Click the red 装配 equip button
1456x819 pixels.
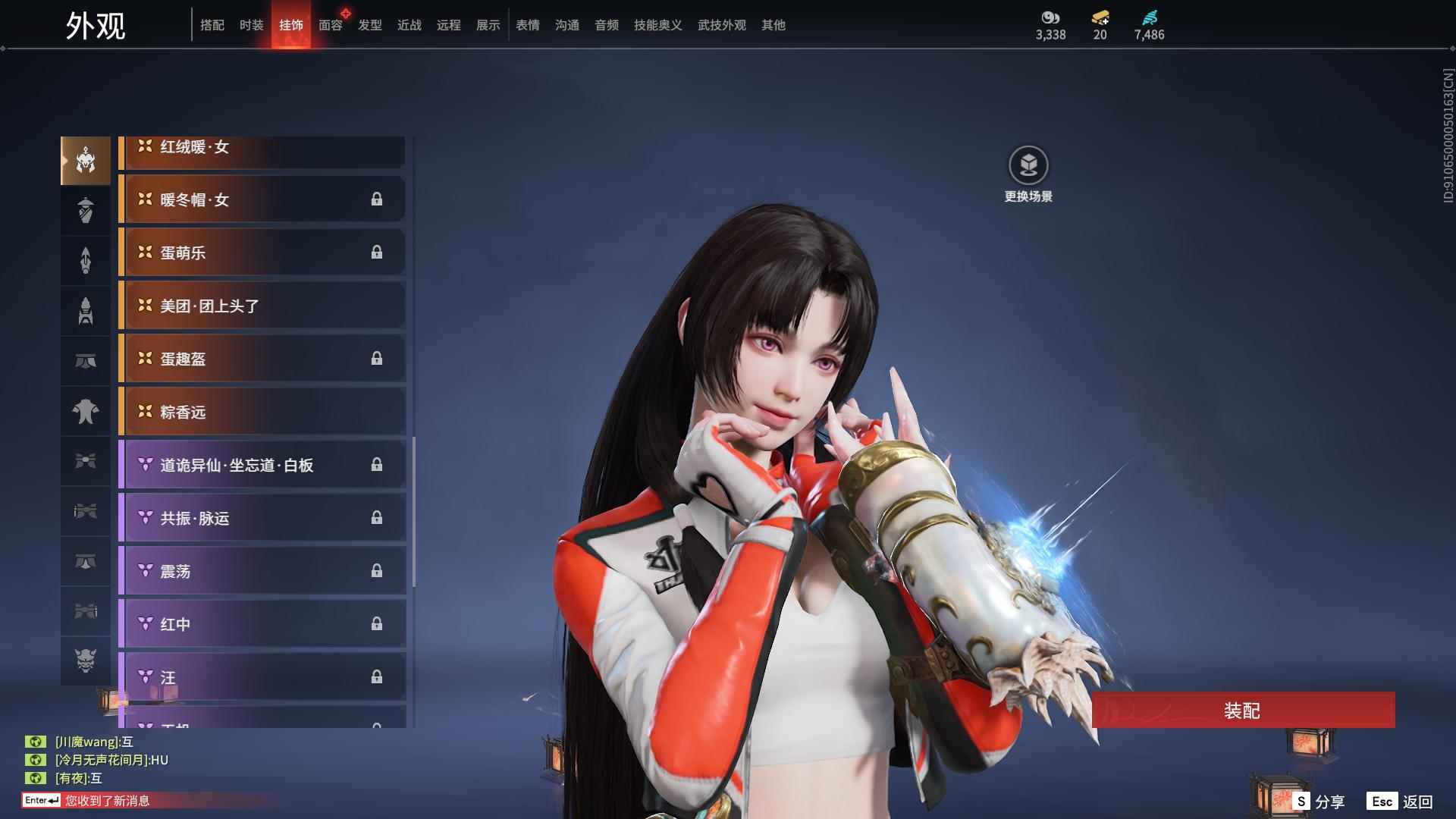coord(1243,710)
